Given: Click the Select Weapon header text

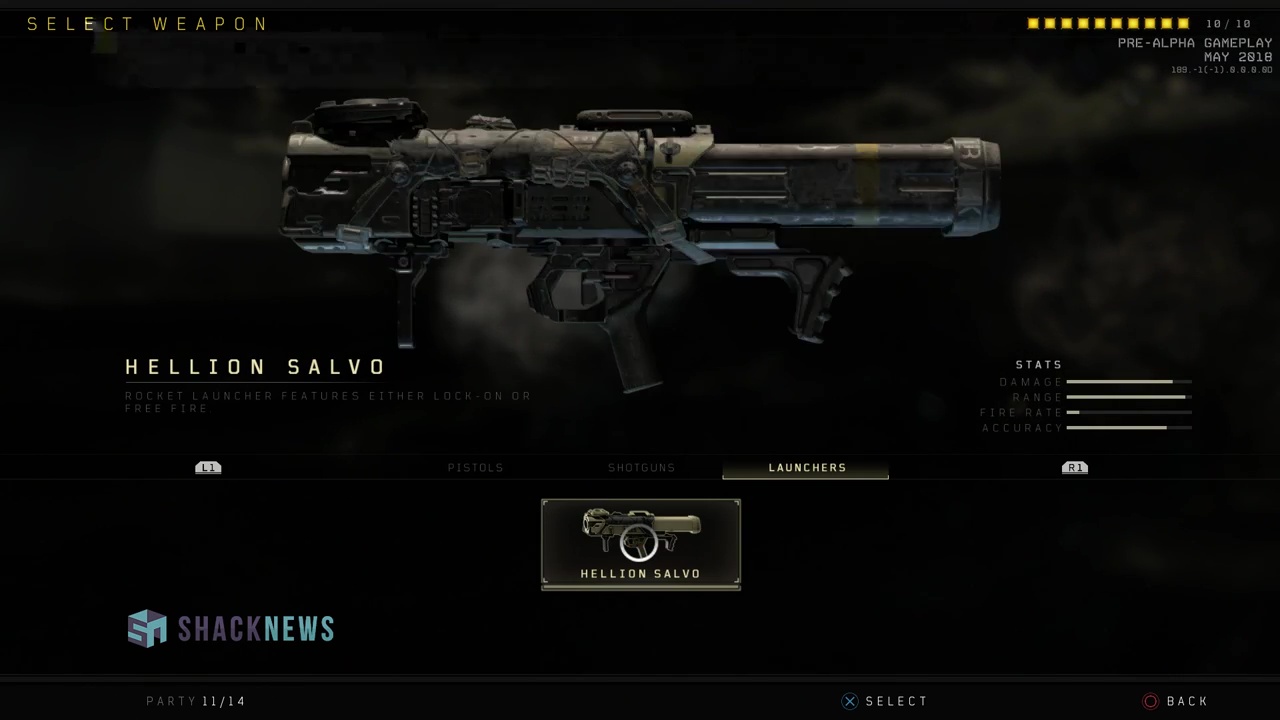Looking at the screenshot, I should (x=147, y=23).
